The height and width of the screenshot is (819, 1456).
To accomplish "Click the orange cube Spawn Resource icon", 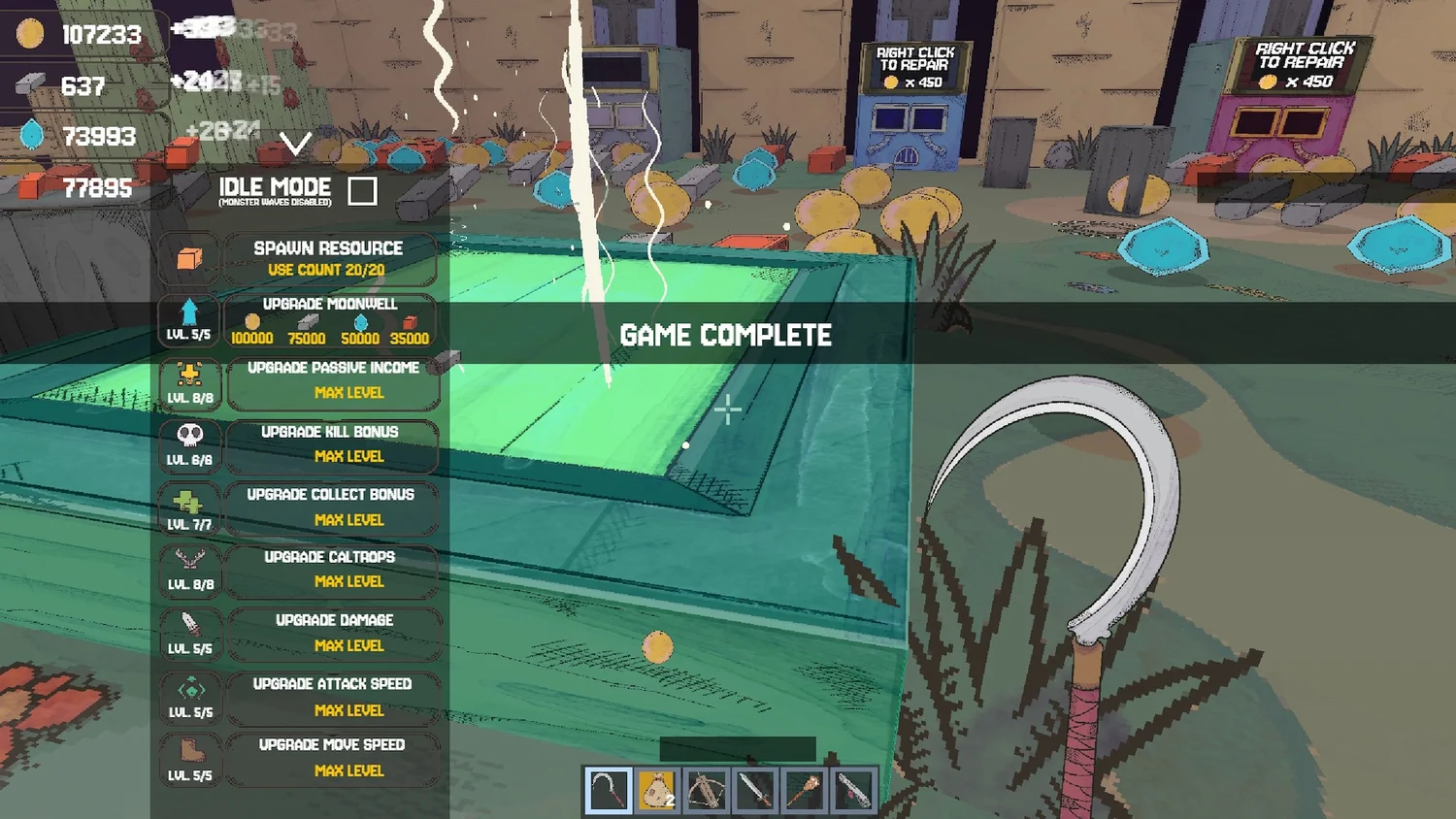I will coord(189,259).
